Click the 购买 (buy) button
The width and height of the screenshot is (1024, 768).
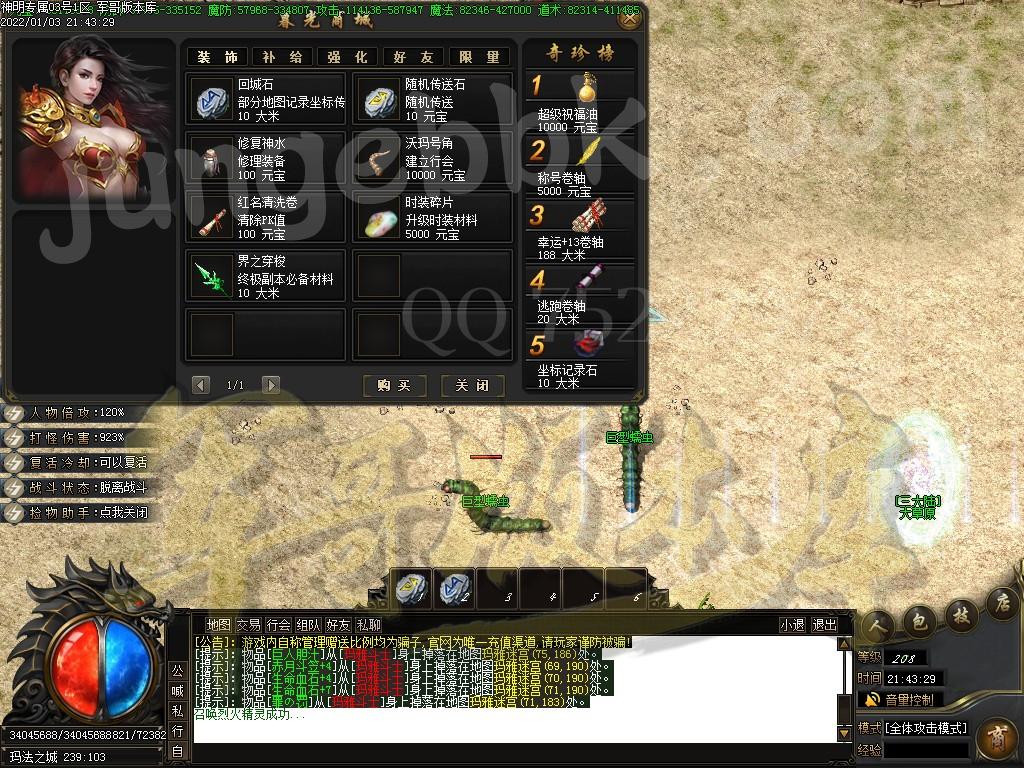pos(394,385)
